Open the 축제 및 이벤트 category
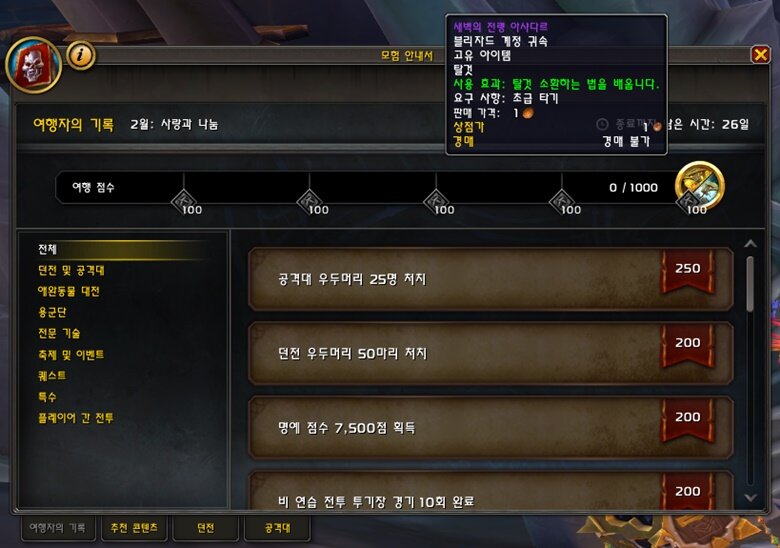 [x=70, y=354]
